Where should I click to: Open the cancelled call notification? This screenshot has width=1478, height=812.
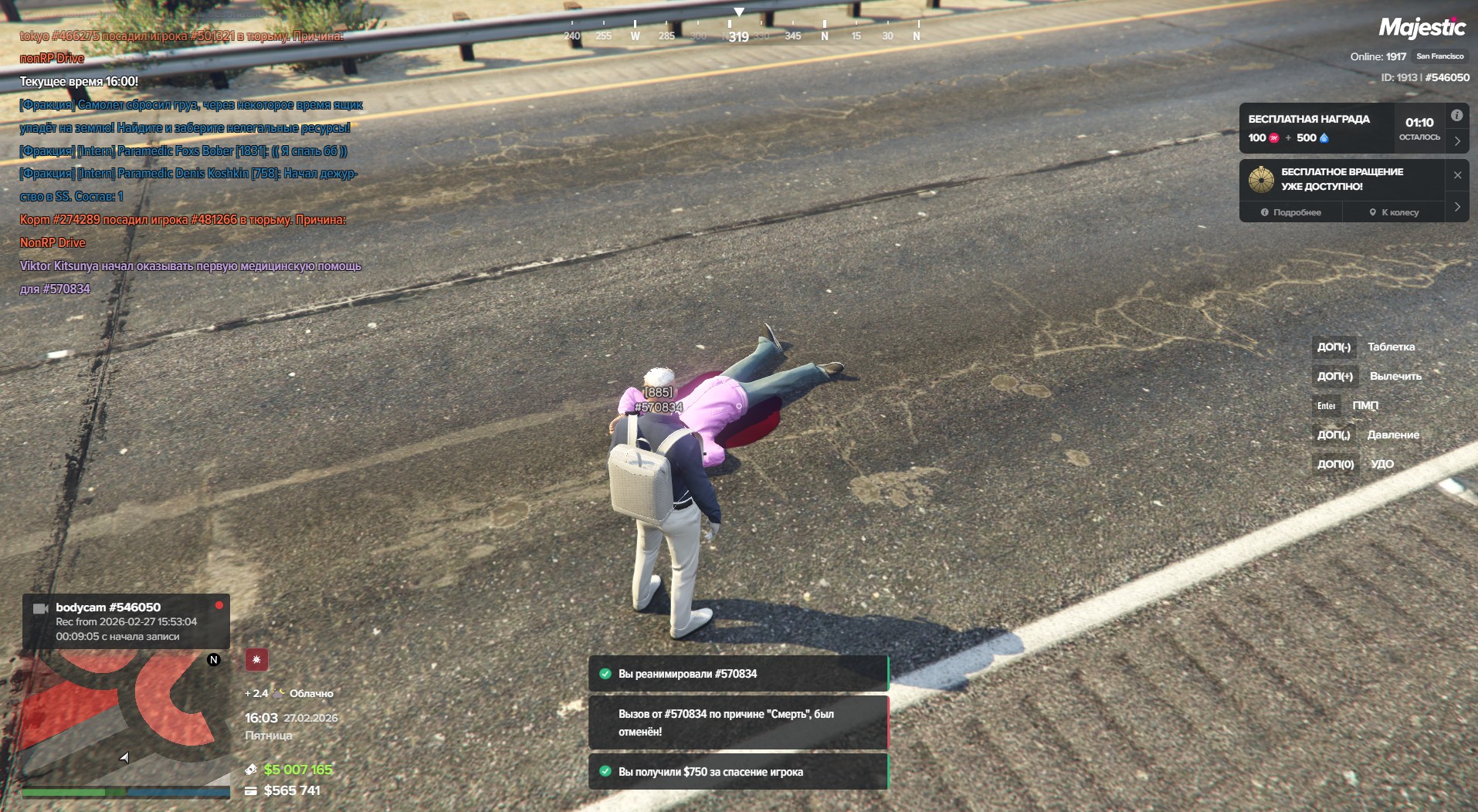click(738, 722)
